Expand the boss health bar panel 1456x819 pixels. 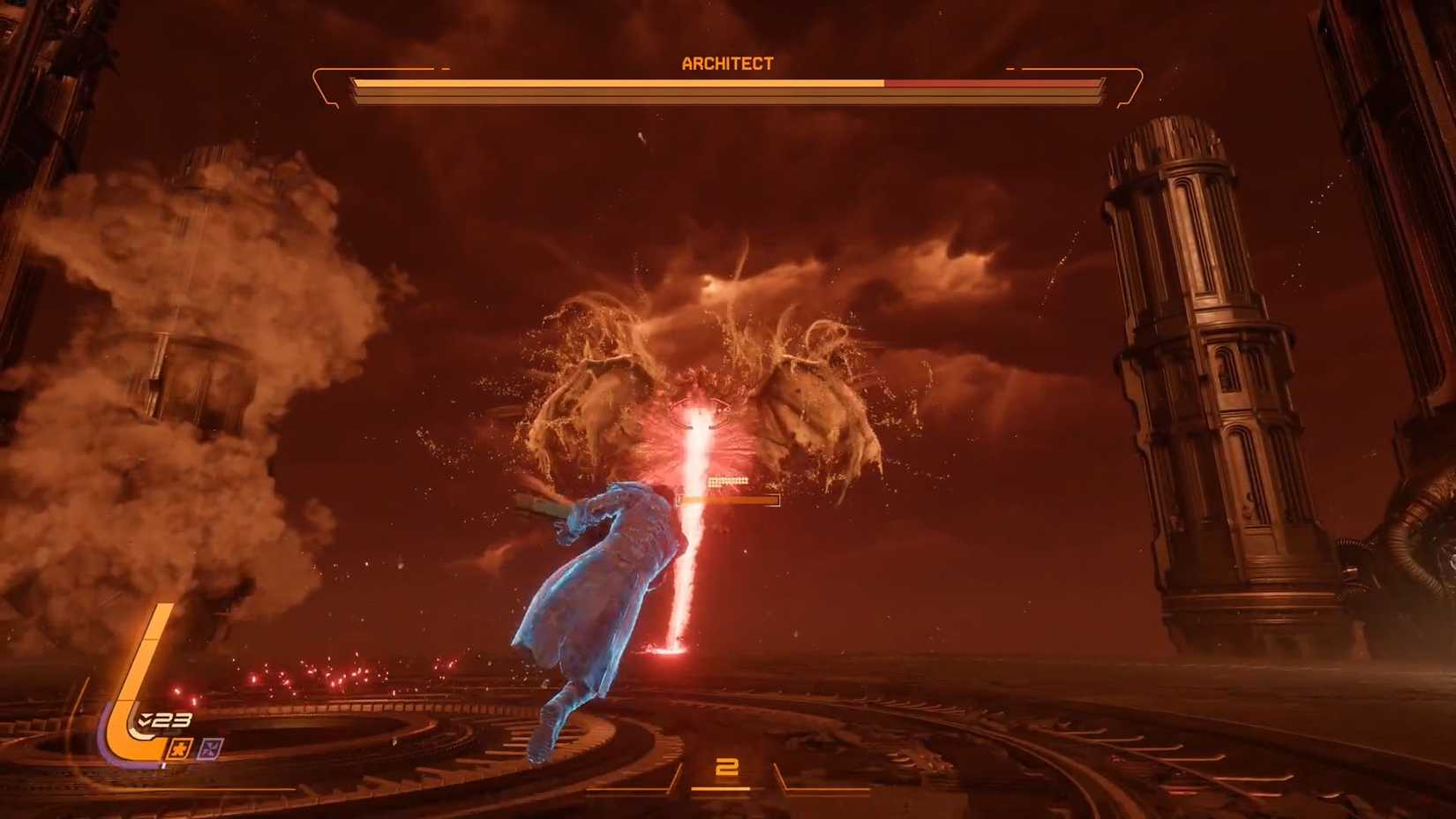point(728,86)
